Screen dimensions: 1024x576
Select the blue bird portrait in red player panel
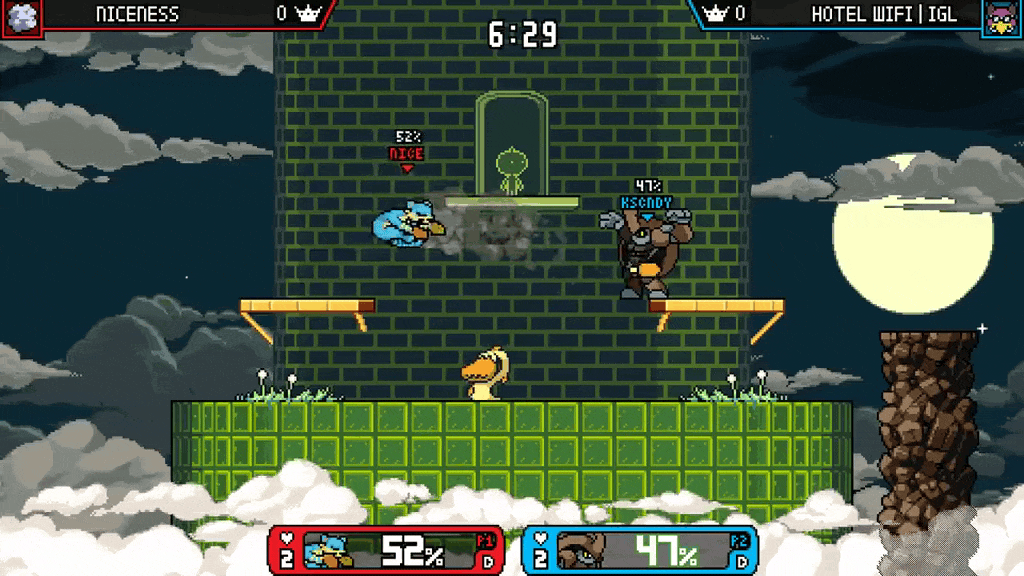coord(329,551)
